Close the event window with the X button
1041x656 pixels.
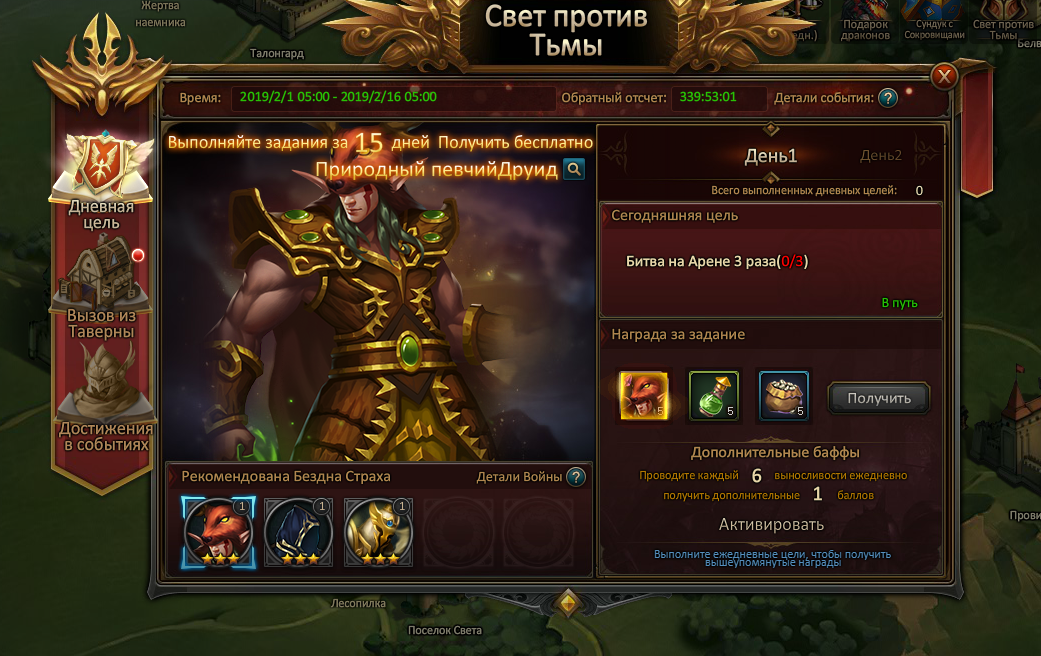coord(943,76)
